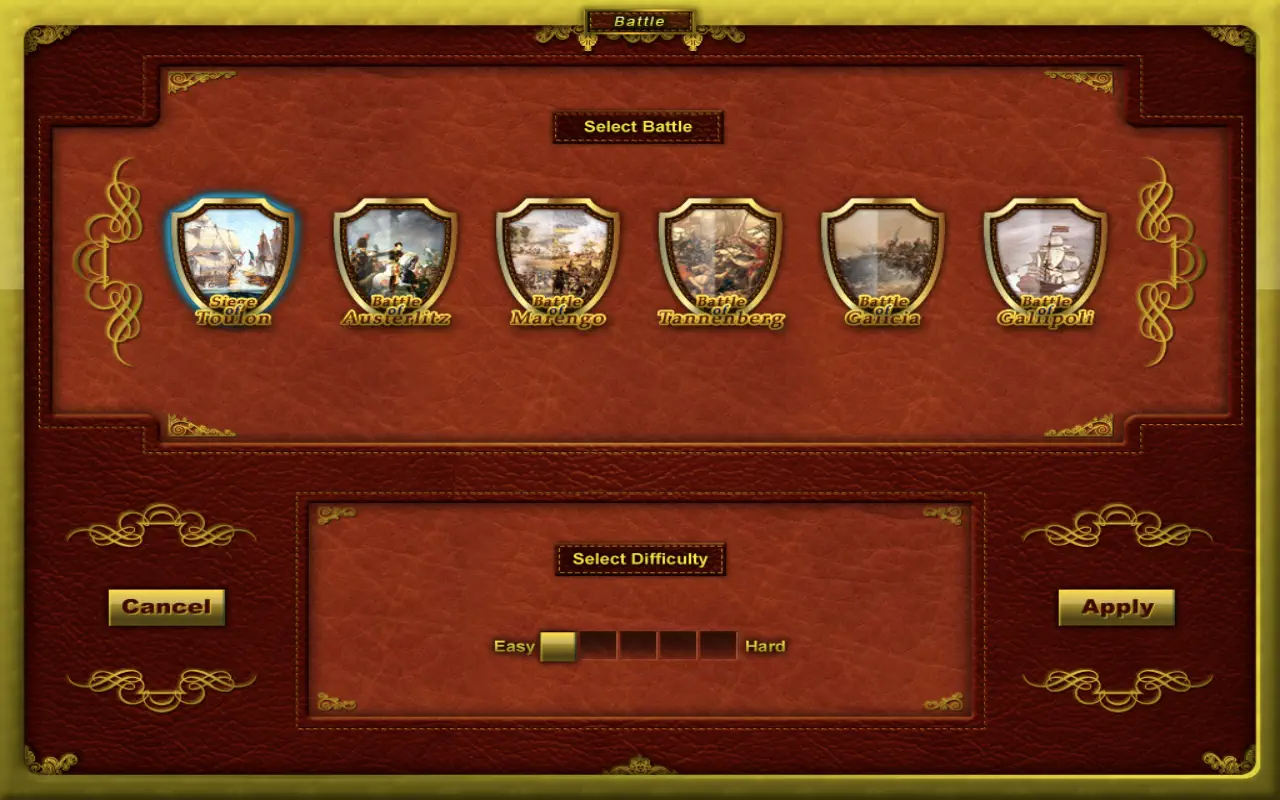Image resolution: width=1280 pixels, height=800 pixels.
Task: Choose the Battle of Galicia shield
Action: click(883, 258)
